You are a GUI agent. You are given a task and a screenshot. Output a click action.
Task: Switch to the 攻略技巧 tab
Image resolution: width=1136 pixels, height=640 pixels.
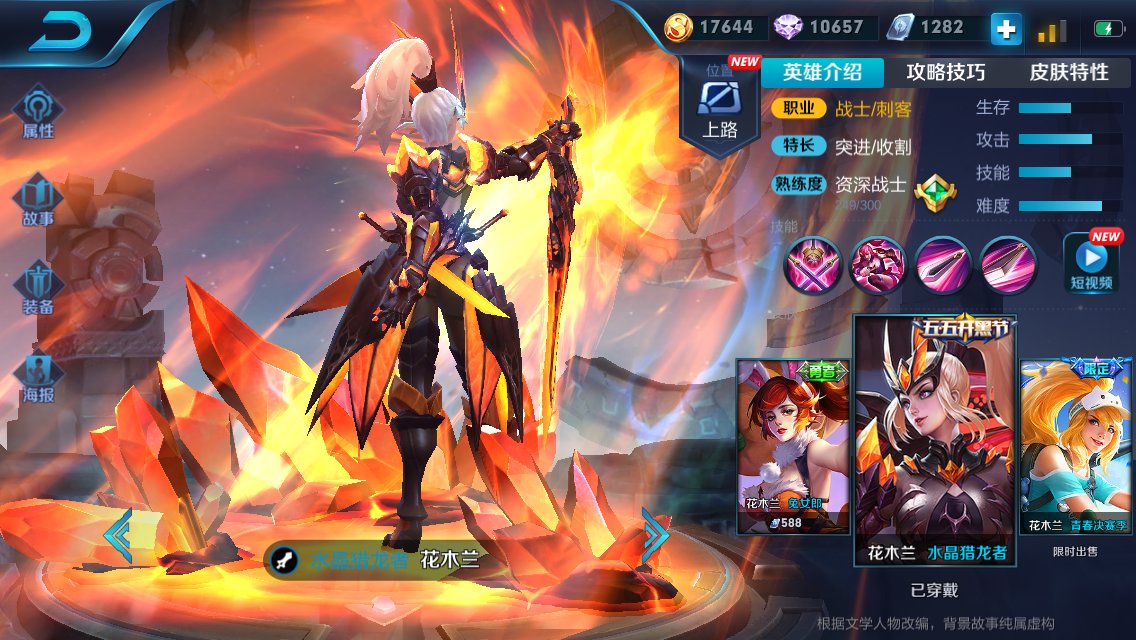coord(945,72)
